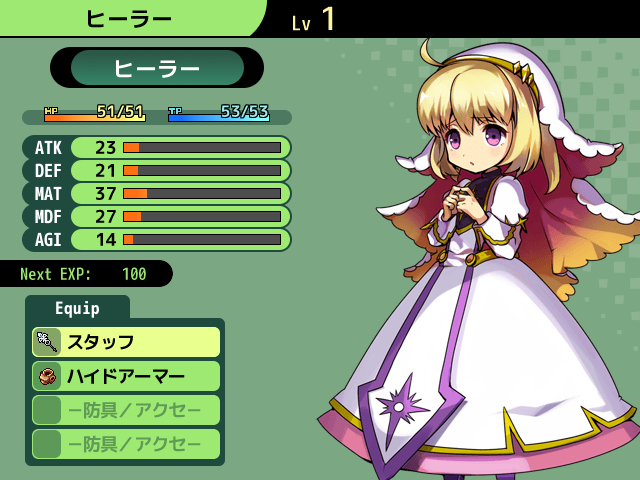Open the Equip panel header
640x480 pixels.
click(x=77, y=308)
